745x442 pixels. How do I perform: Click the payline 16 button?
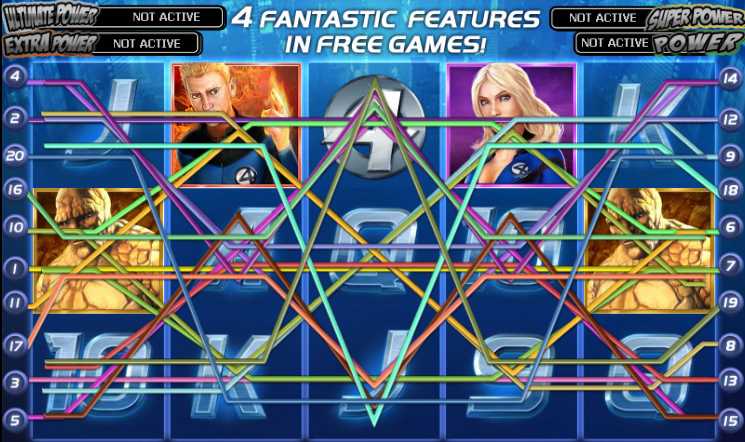[x=15, y=189]
